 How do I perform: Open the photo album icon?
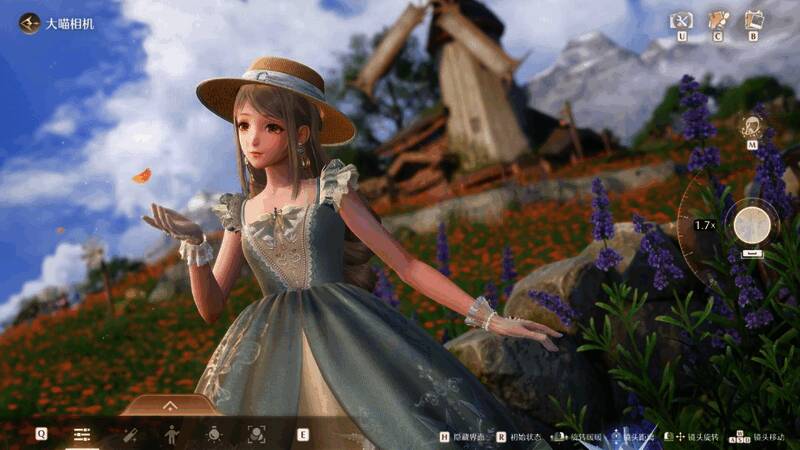(753, 20)
